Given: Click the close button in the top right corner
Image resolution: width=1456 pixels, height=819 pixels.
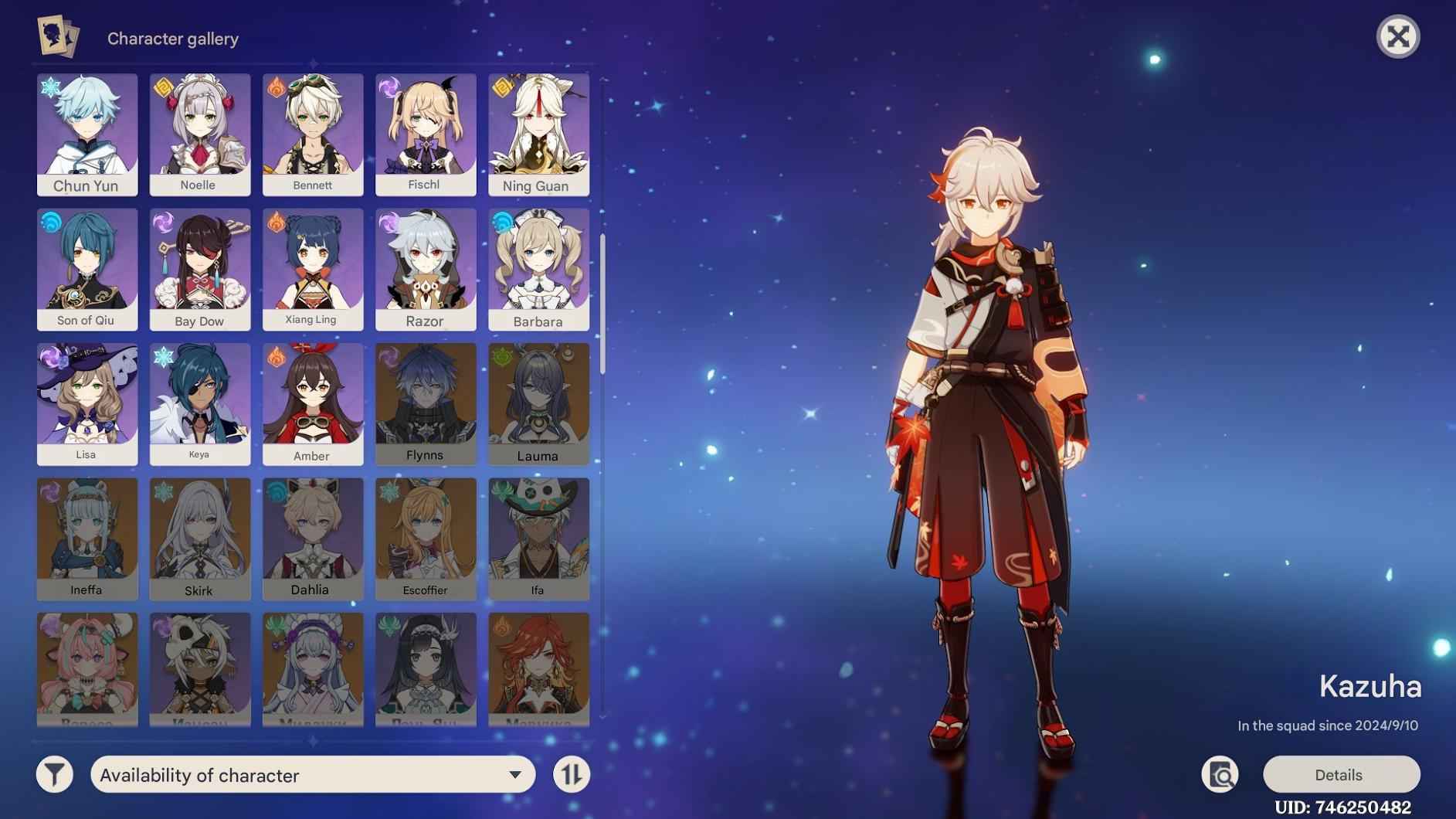Looking at the screenshot, I should 1400,36.
